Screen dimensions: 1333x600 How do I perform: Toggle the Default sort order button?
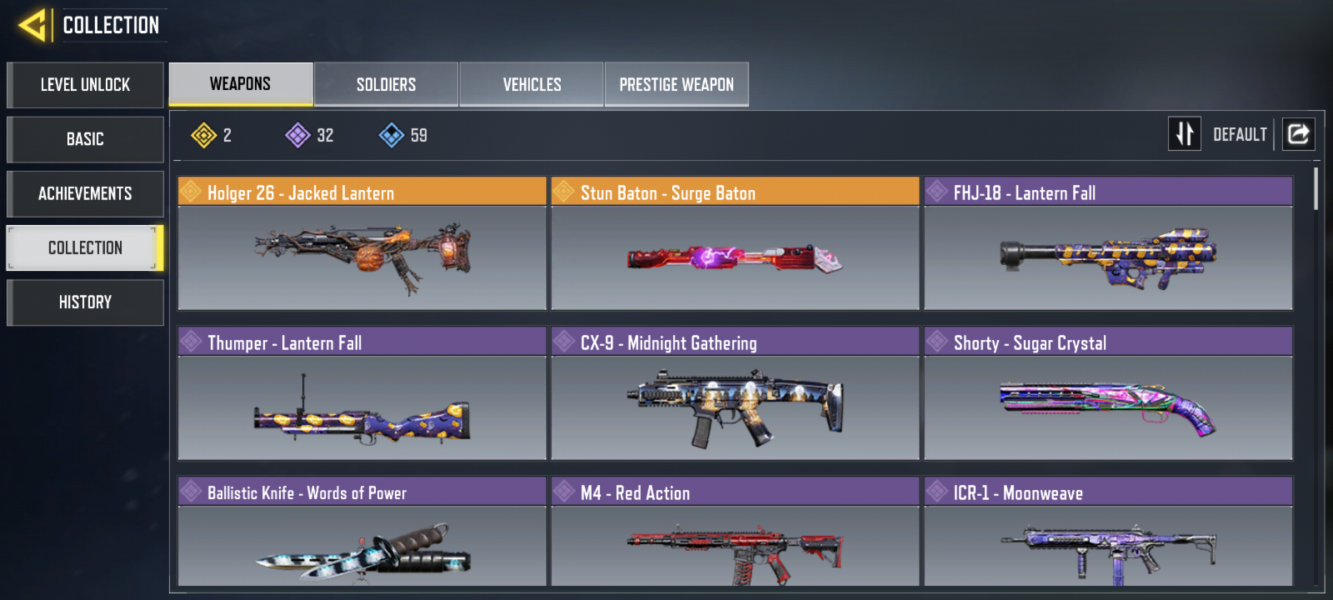point(1185,134)
